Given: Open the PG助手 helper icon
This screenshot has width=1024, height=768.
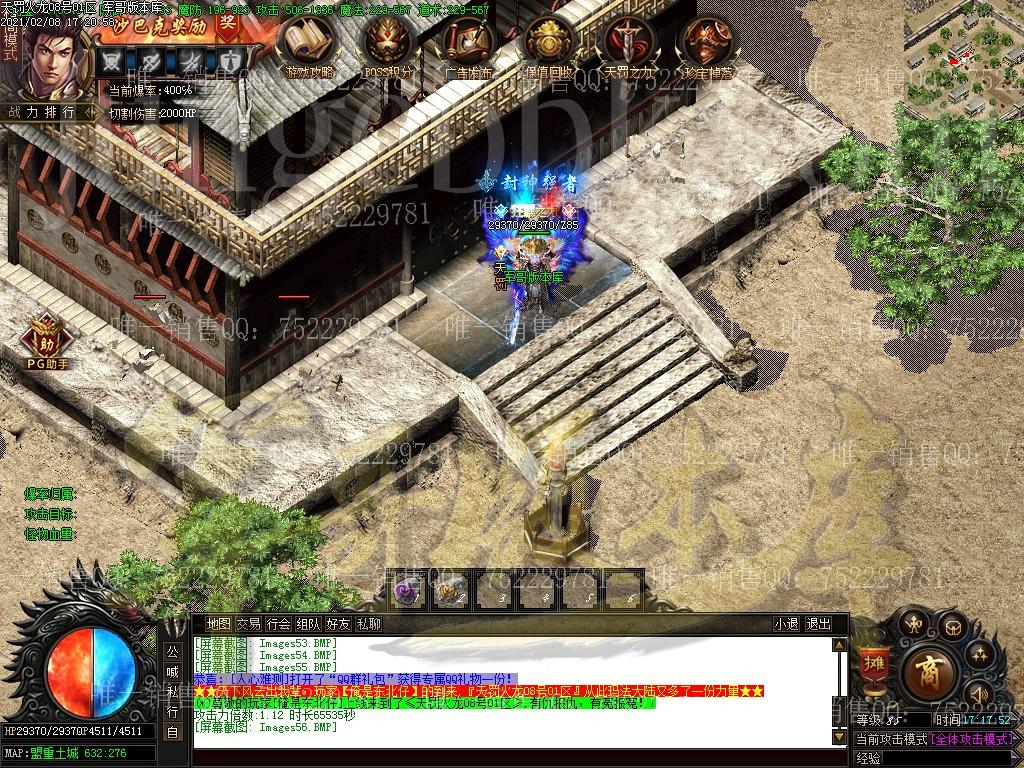Looking at the screenshot, I should click(47, 340).
